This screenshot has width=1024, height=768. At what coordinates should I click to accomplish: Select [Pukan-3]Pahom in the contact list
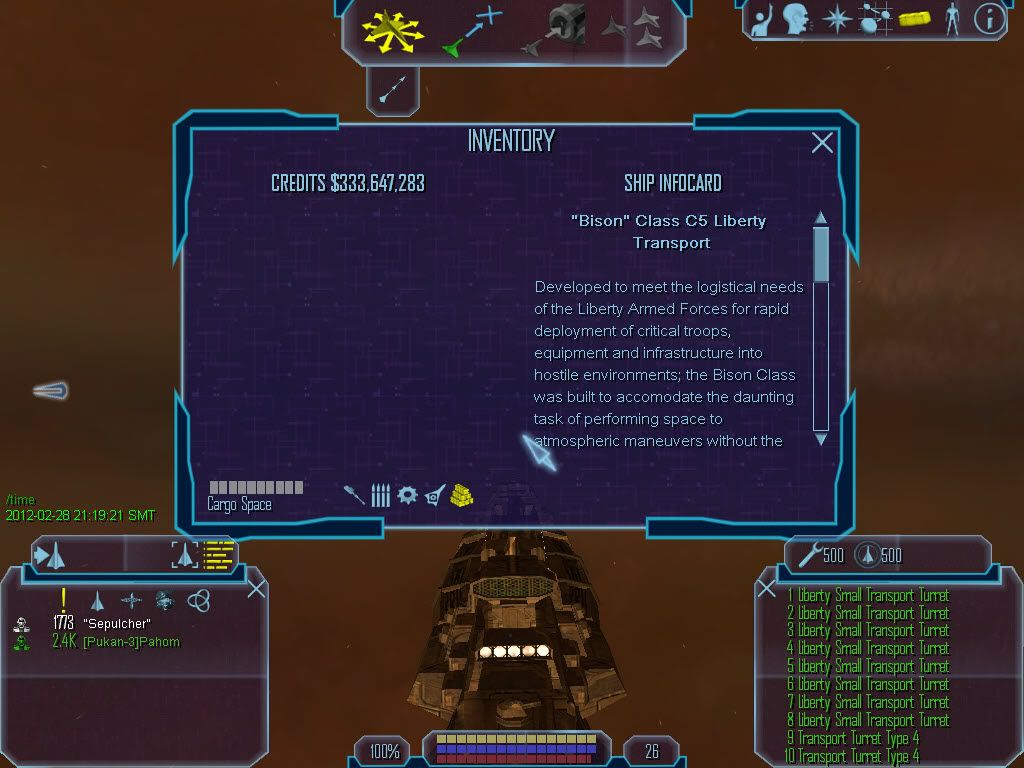[131, 642]
